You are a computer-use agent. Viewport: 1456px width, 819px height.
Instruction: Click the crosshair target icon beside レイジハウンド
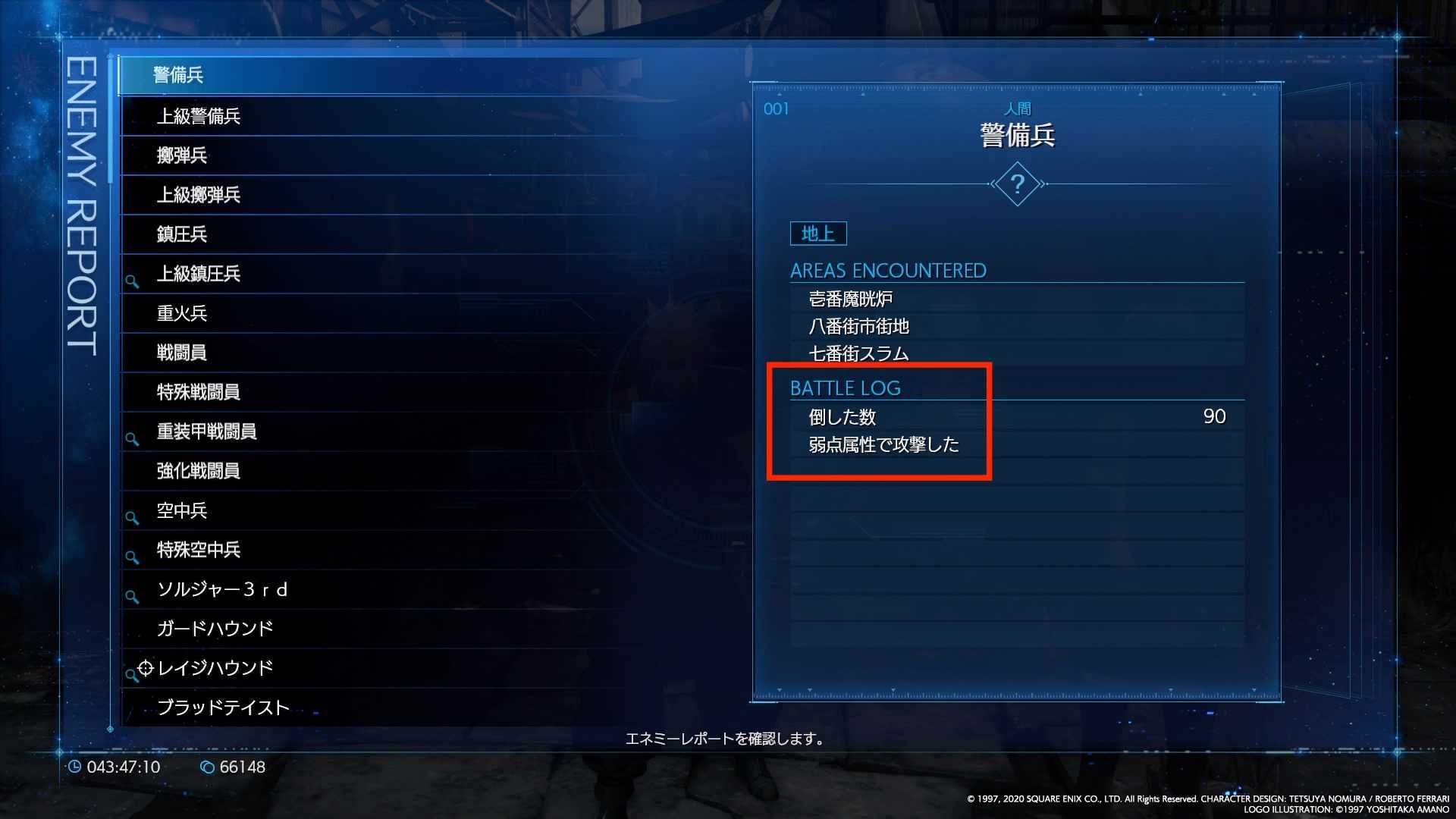(144, 668)
